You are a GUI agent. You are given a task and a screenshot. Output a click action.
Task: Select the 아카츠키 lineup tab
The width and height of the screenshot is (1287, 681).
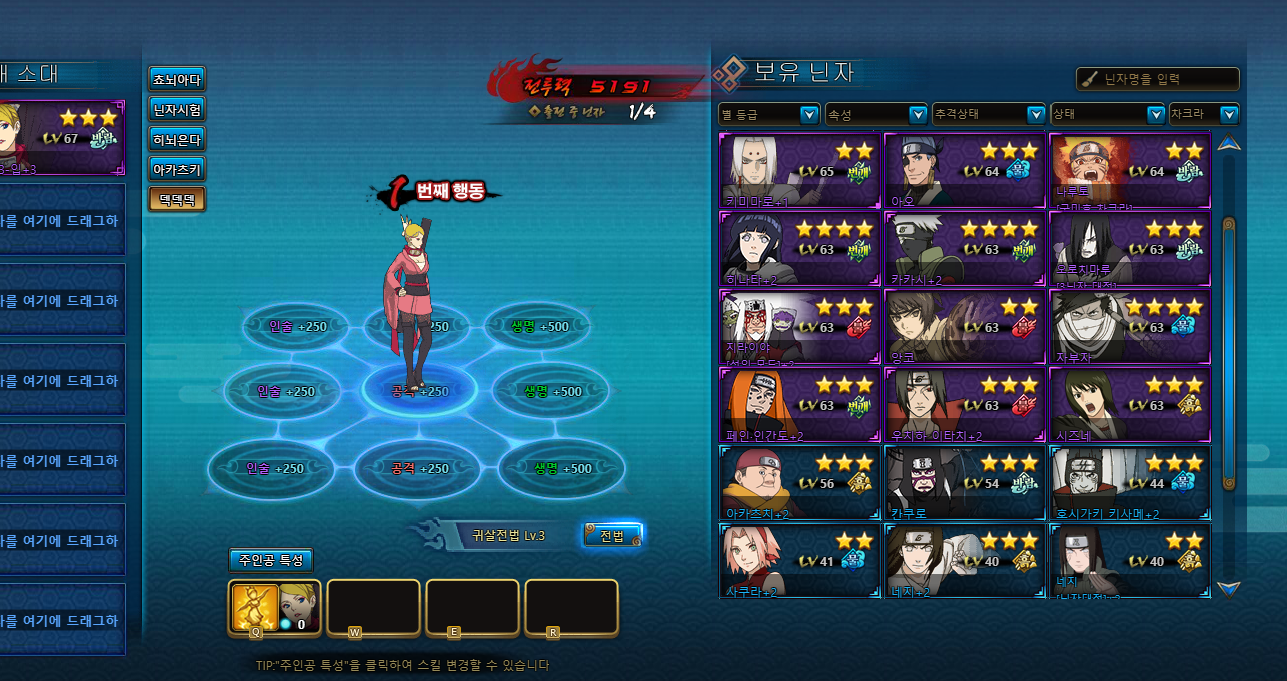[177, 169]
